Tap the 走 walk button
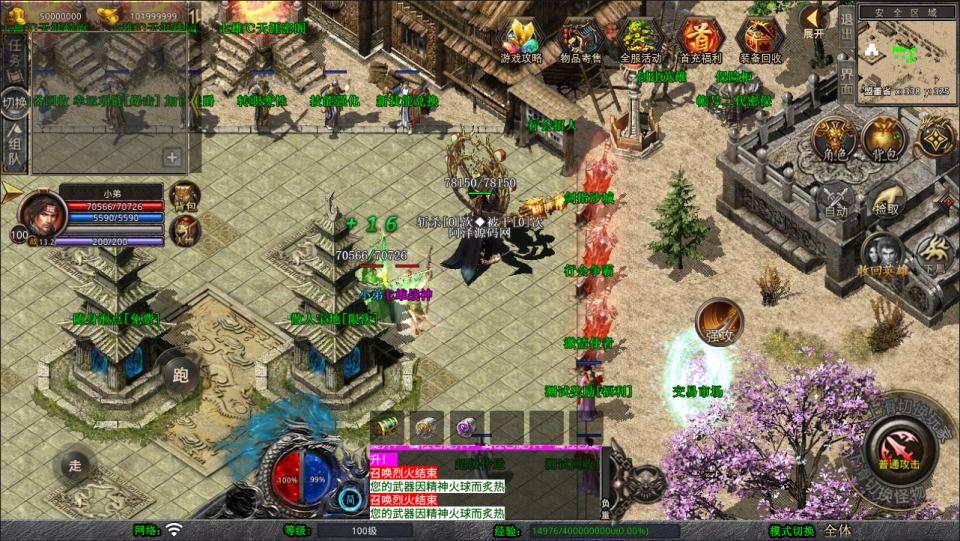 point(75,465)
